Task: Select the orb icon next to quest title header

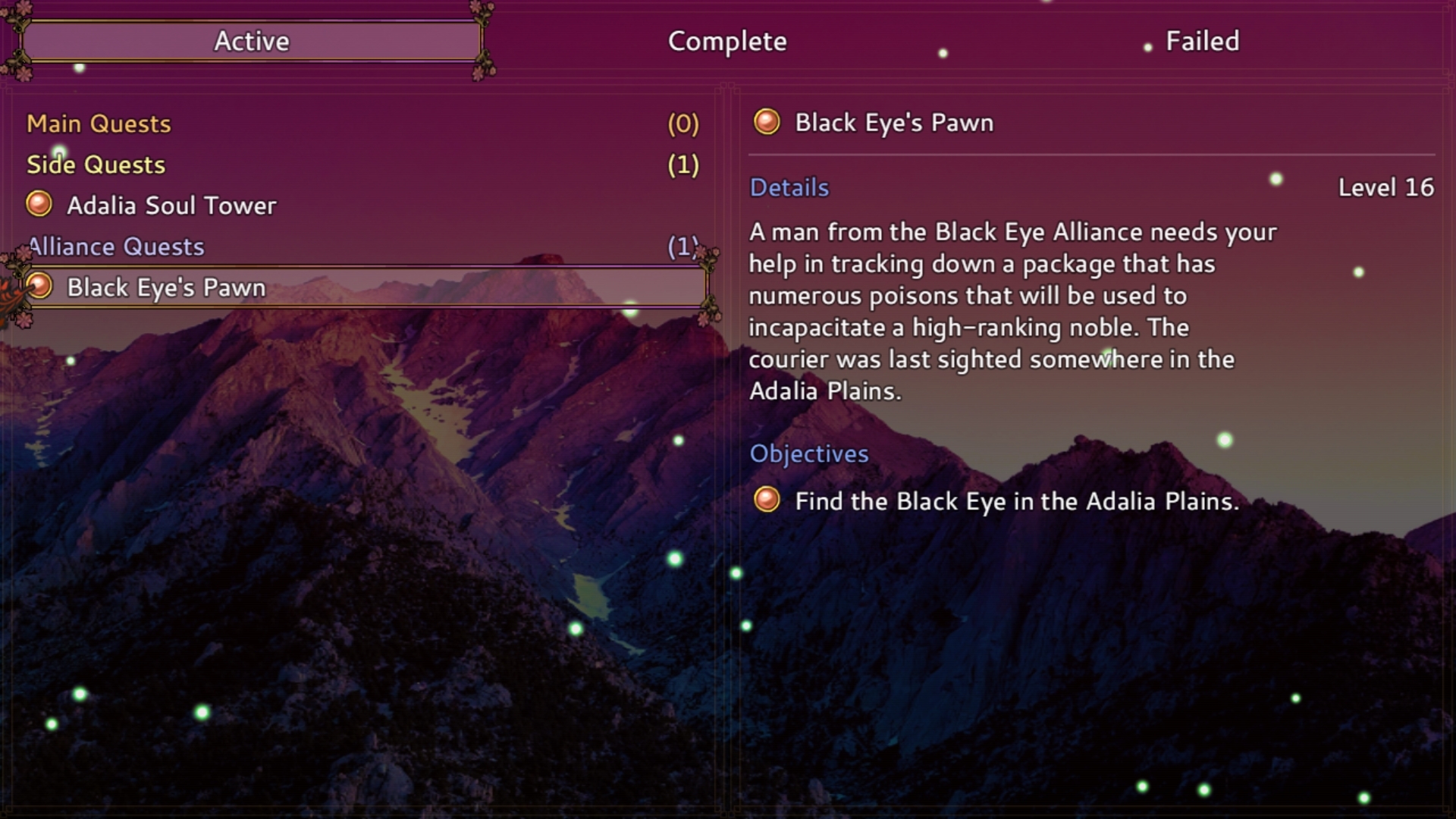Action: click(x=767, y=122)
